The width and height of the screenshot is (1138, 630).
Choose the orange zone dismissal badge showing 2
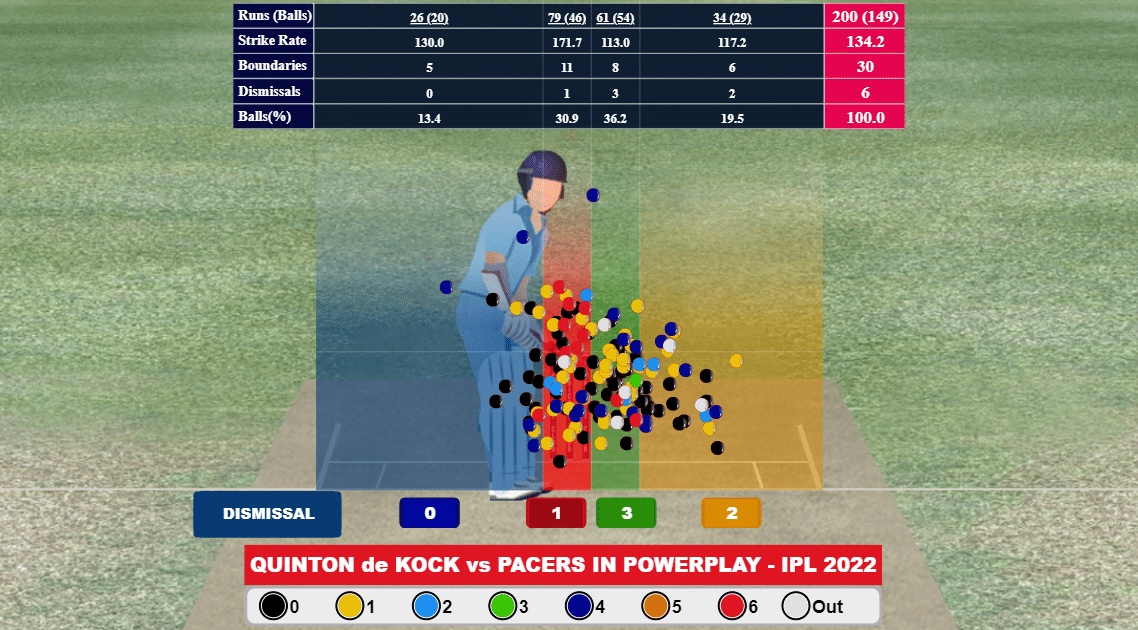coord(731,513)
